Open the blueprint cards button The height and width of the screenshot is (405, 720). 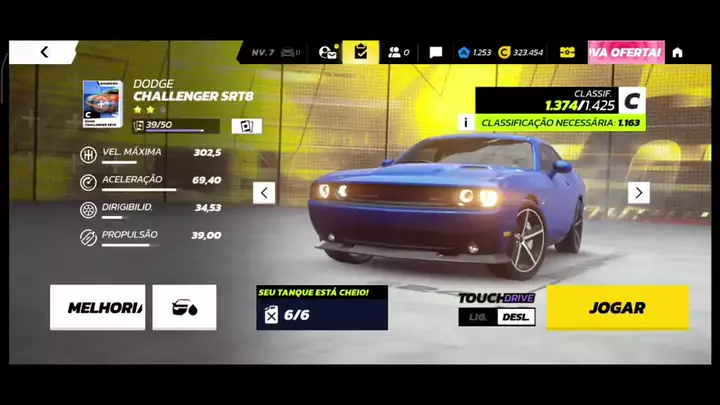[246, 126]
